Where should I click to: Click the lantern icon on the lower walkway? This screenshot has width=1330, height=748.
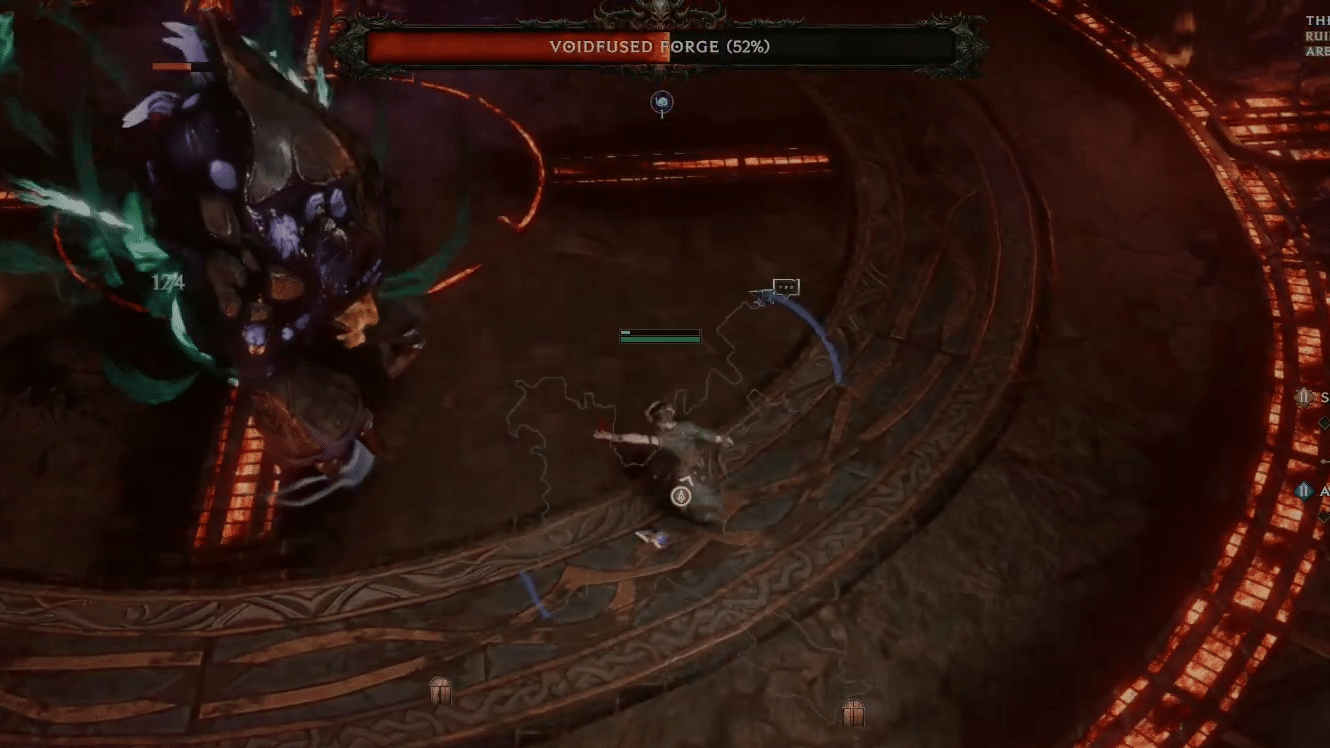[440, 690]
